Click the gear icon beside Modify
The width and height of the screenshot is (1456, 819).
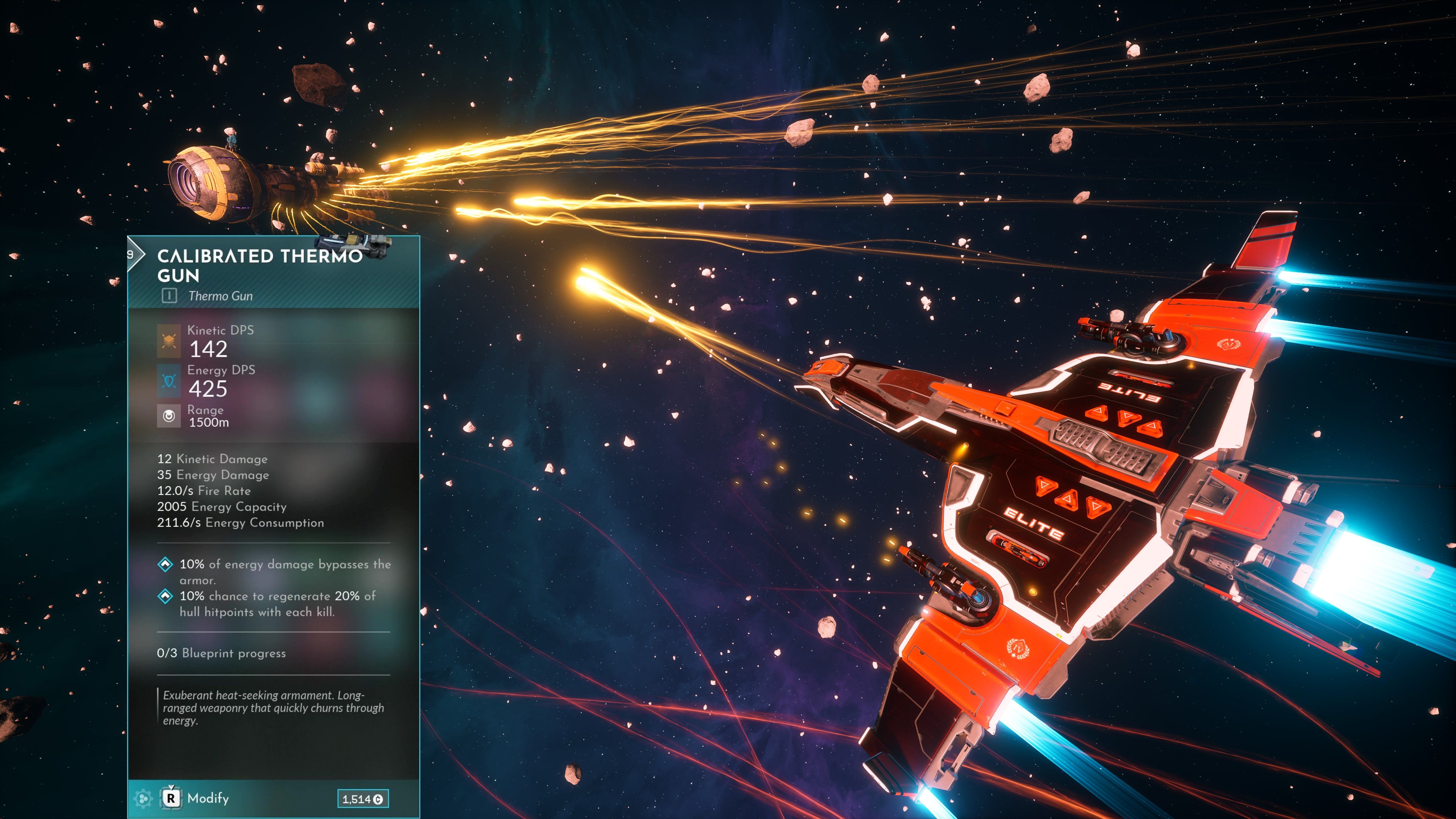(144, 800)
